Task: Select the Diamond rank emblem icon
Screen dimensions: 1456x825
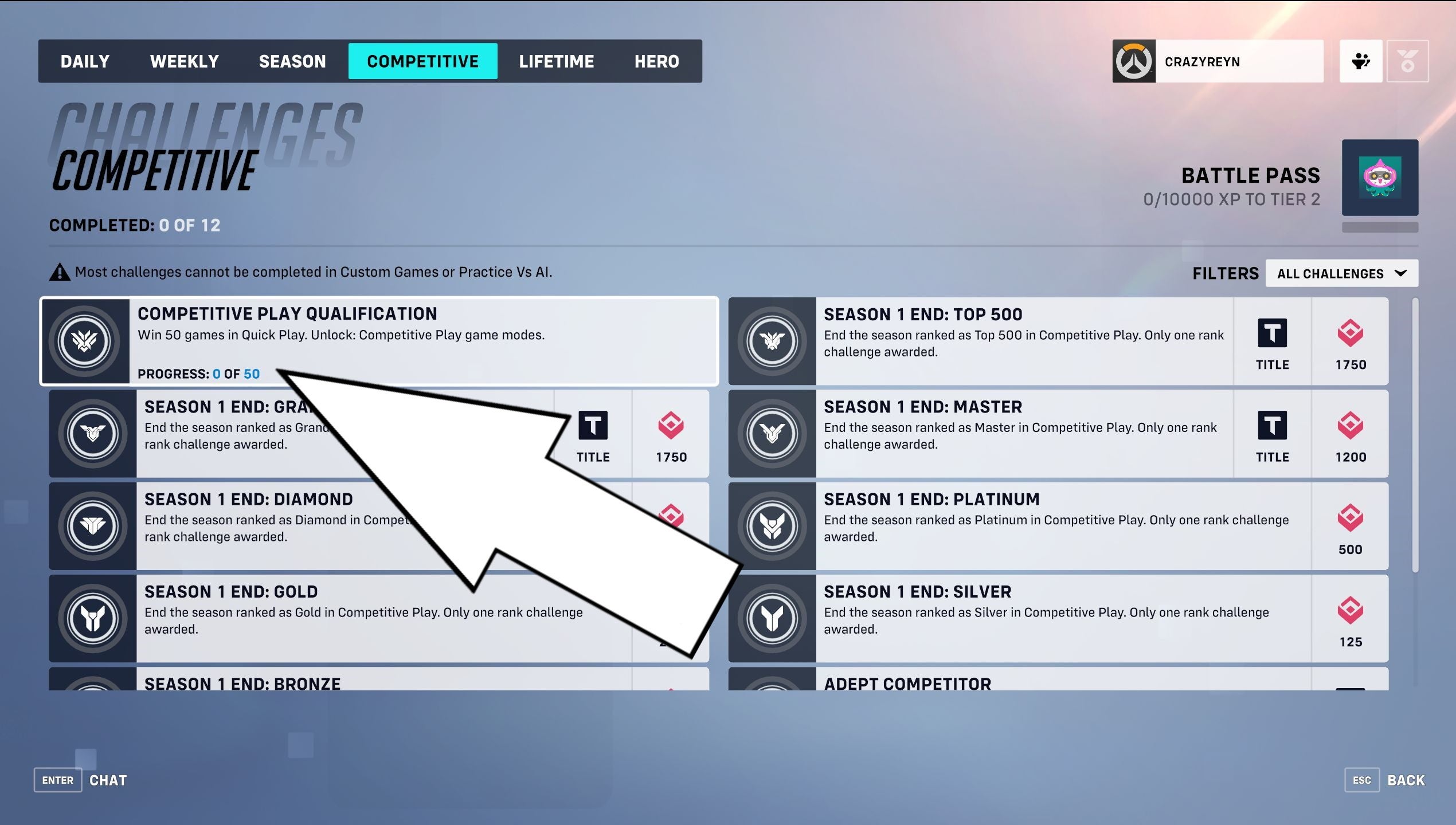Action: 92,526
